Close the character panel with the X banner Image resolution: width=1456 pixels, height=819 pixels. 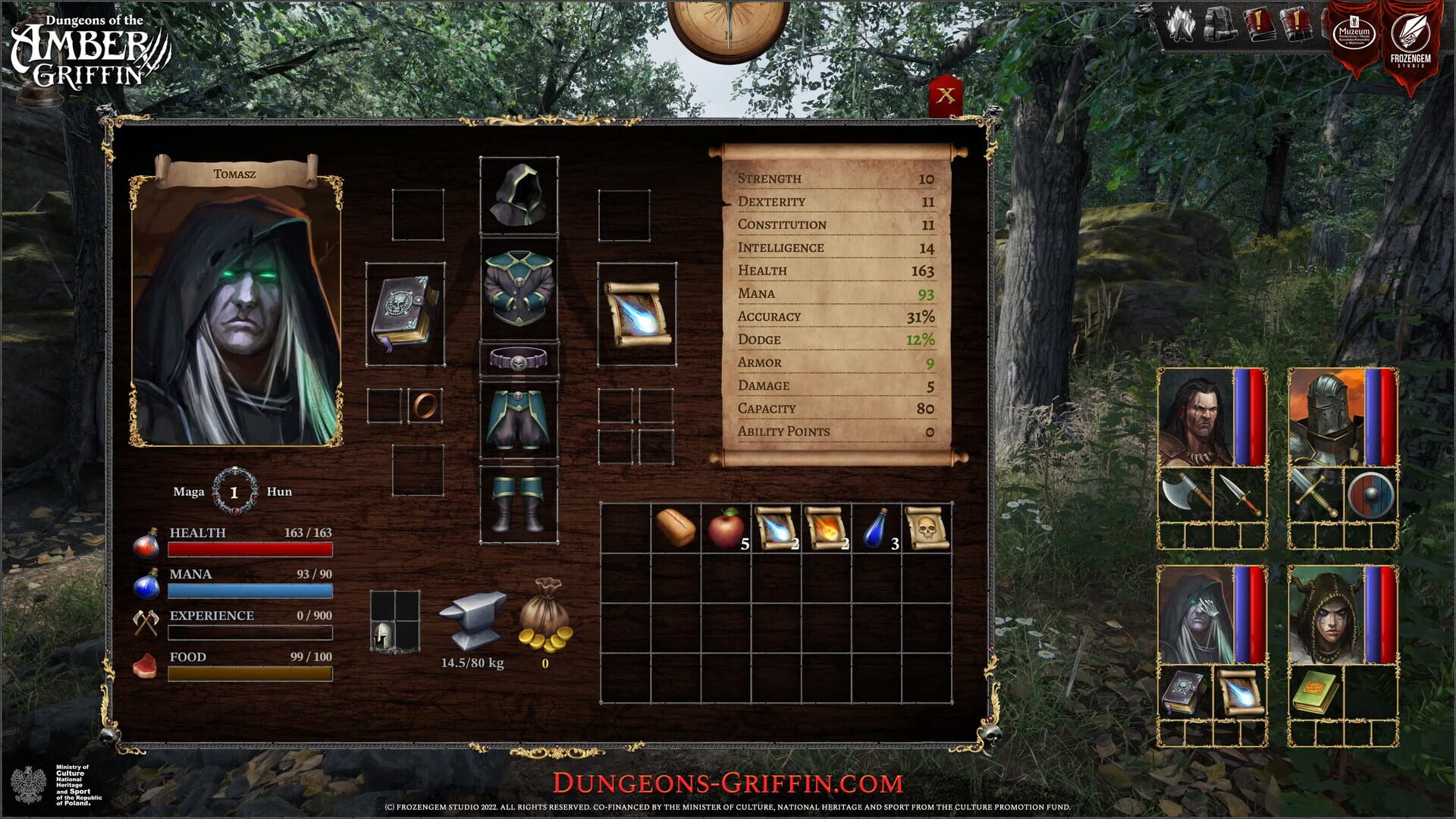pyautogui.click(x=947, y=95)
